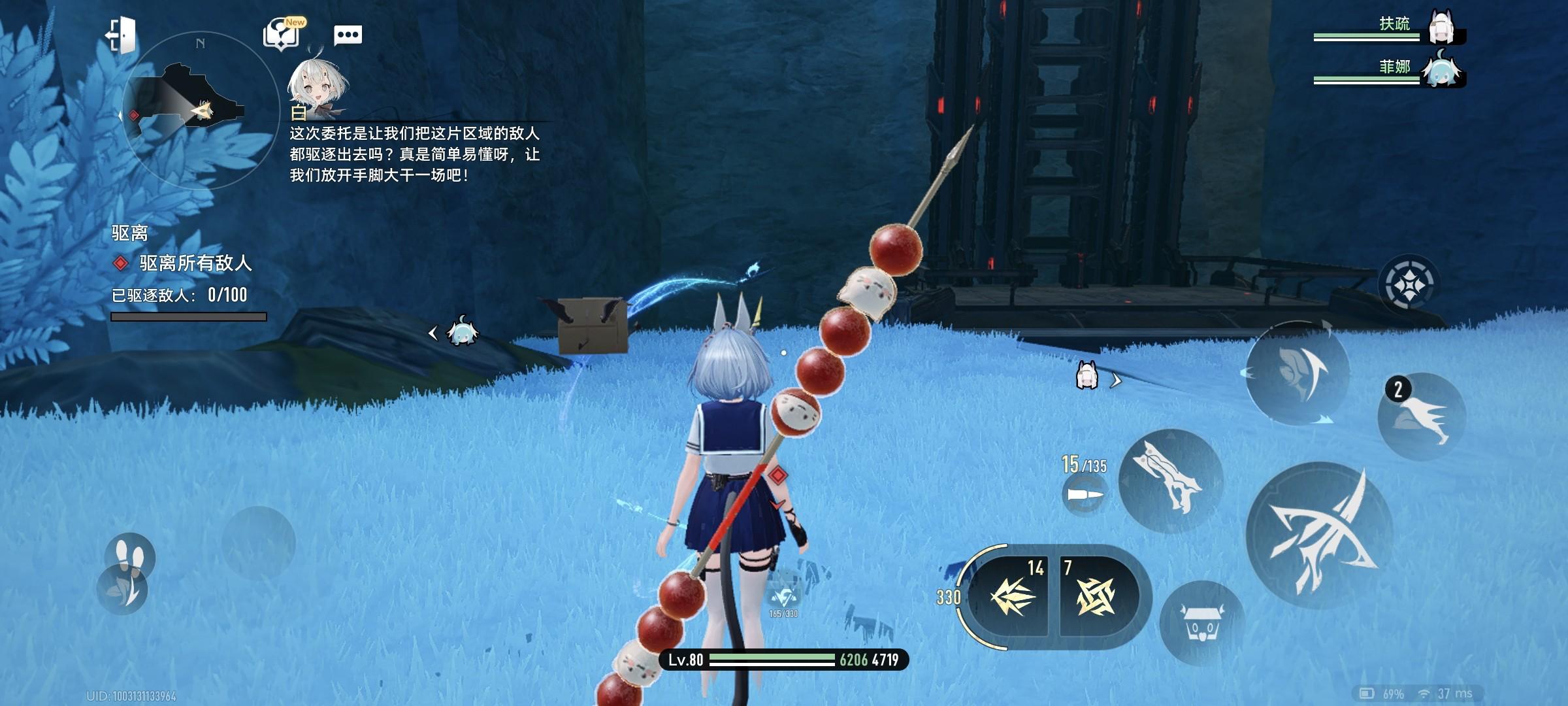Toggle the footprints sprint button
This screenshot has height=706, width=1568.
pos(129,555)
